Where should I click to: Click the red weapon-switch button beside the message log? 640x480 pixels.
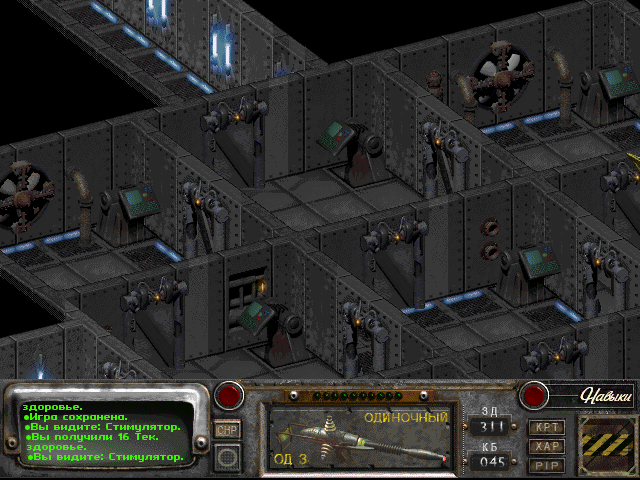(231, 395)
